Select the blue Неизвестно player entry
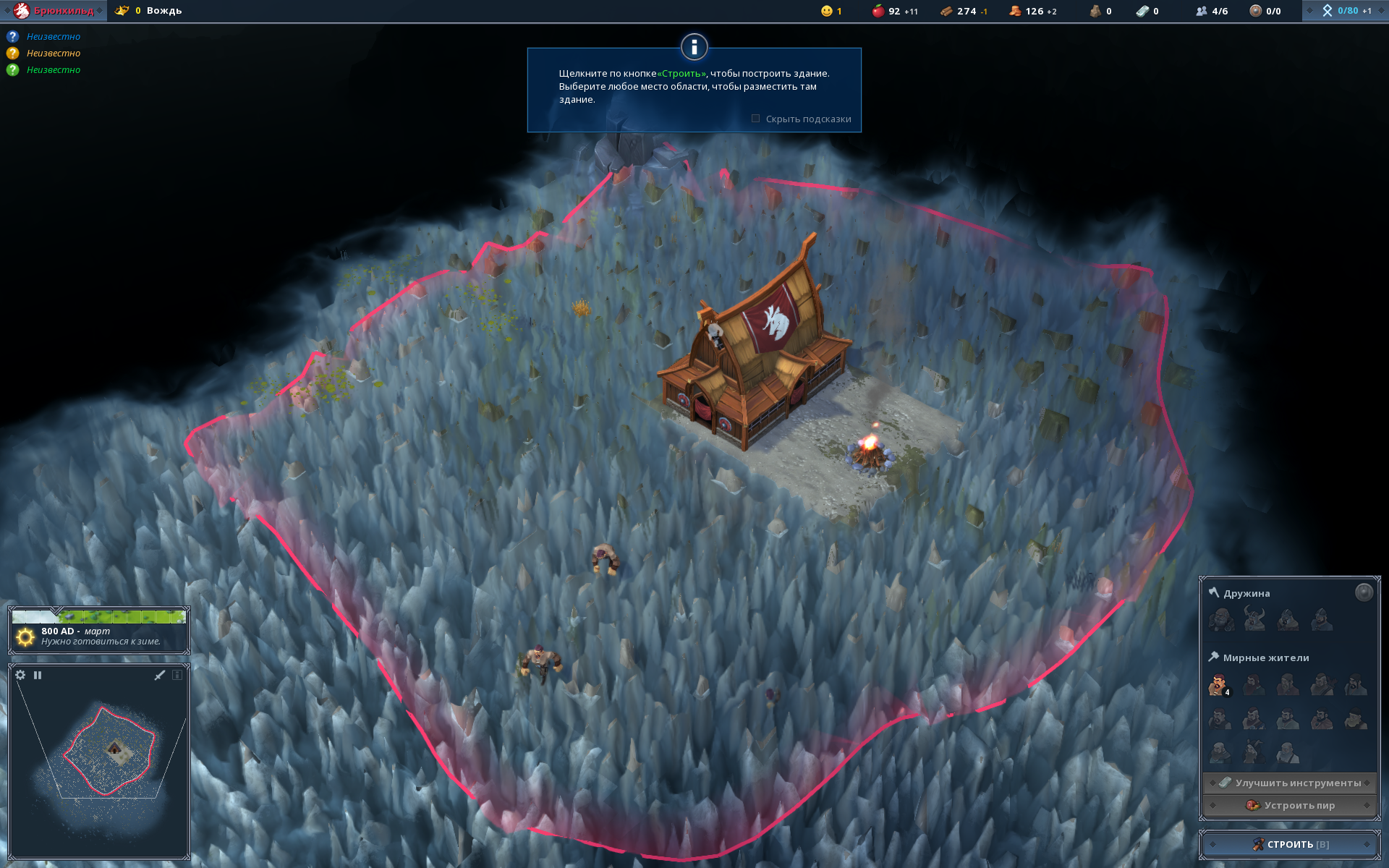 click(x=53, y=37)
